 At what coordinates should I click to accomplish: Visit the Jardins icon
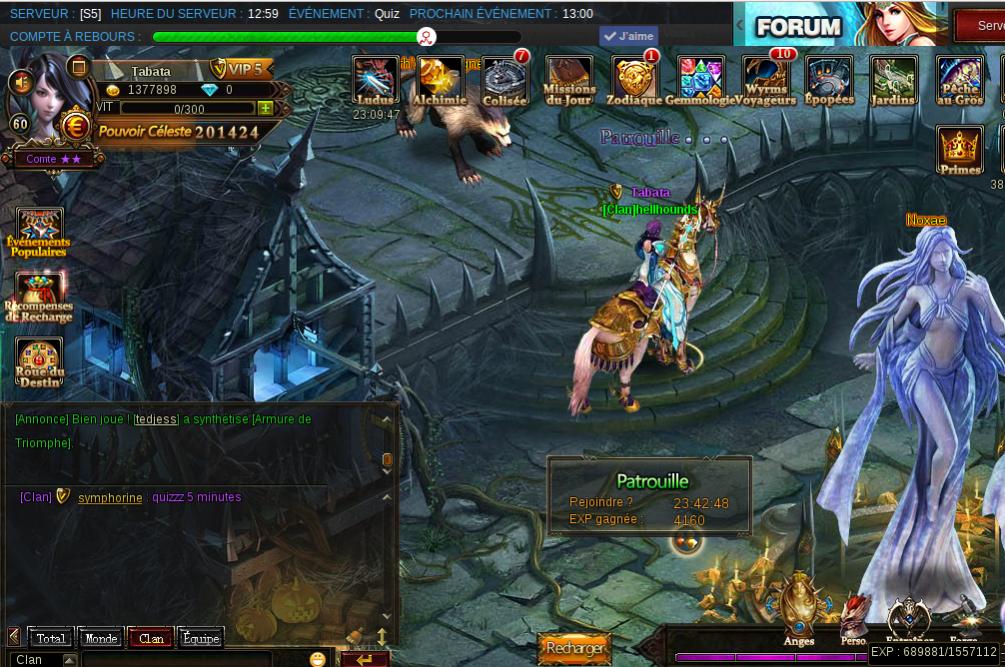[893, 80]
